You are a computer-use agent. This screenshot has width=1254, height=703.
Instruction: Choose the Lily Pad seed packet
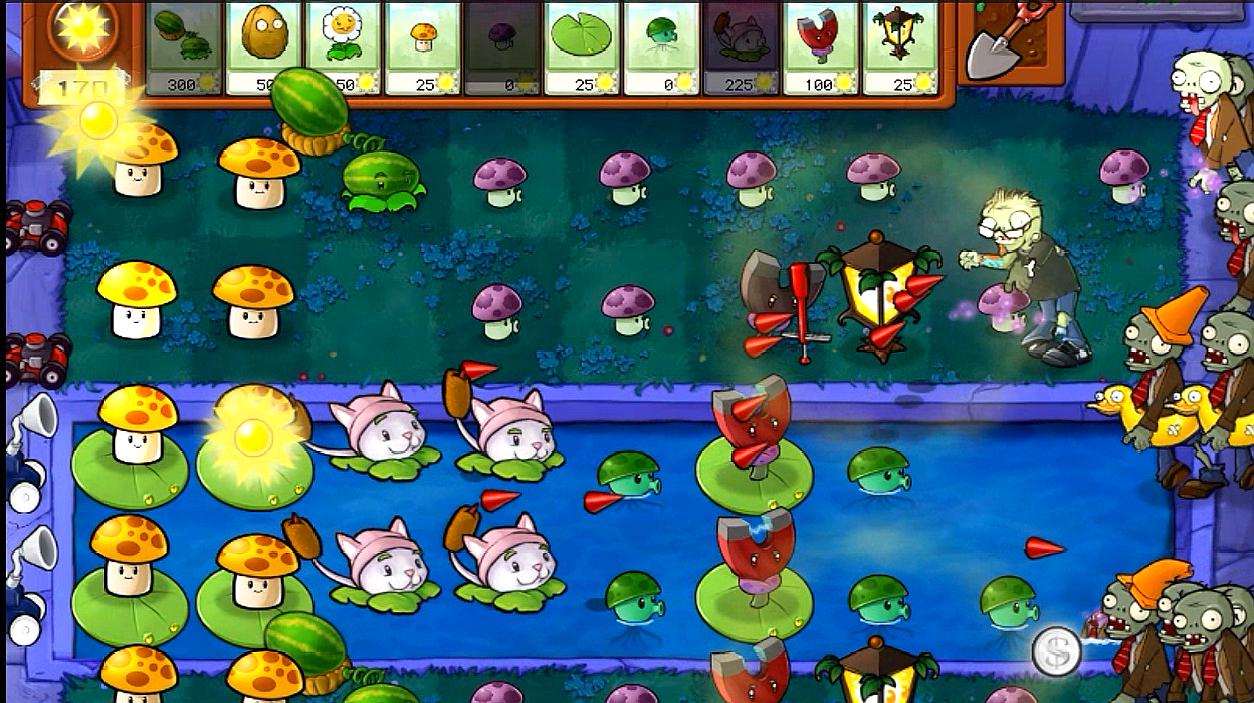[581, 48]
